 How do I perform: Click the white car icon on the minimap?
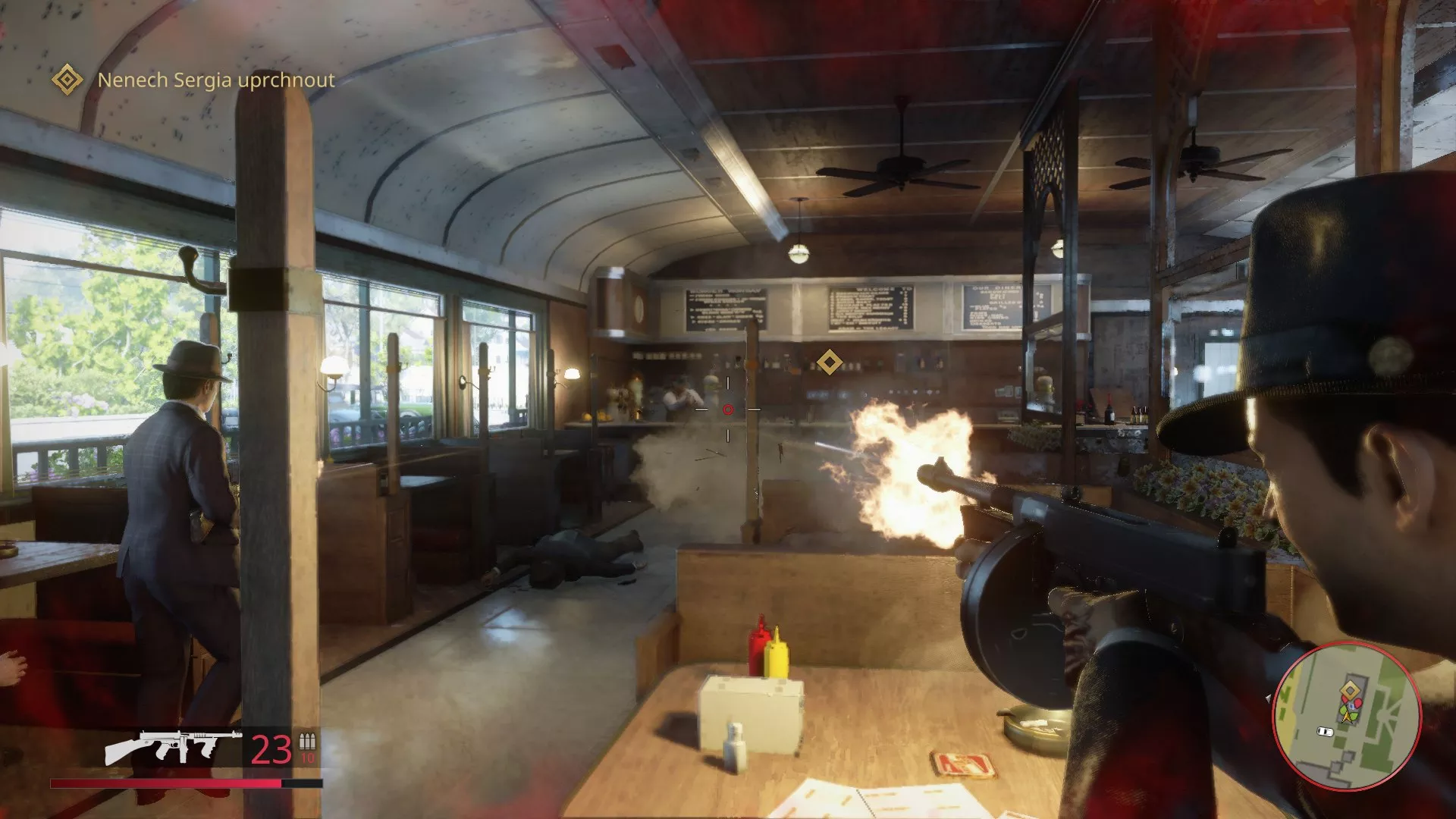click(x=1325, y=731)
